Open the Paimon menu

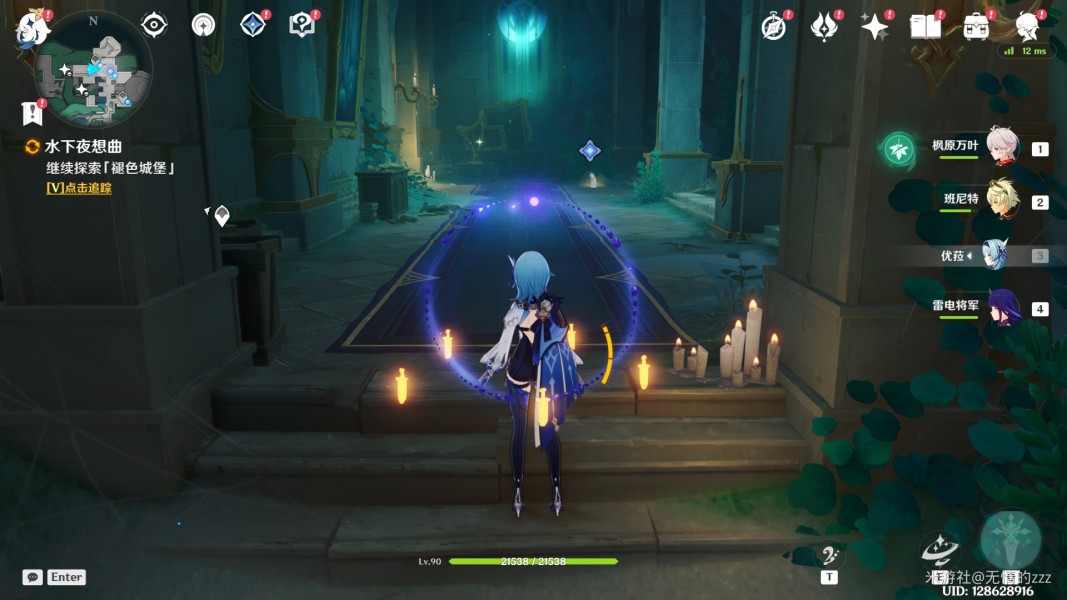click(31, 29)
